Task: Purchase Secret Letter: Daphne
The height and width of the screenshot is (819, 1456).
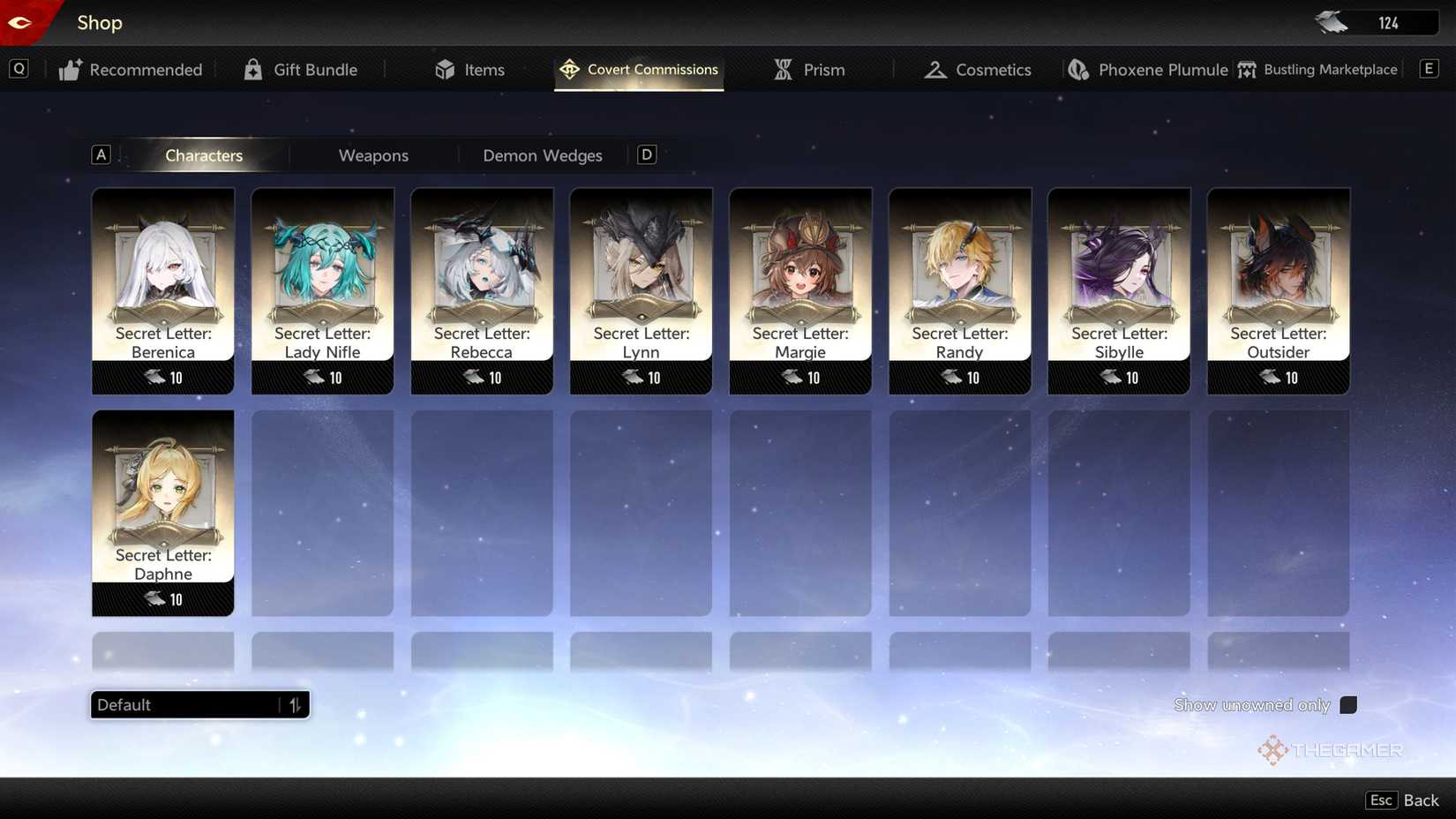Action: tap(162, 512)
